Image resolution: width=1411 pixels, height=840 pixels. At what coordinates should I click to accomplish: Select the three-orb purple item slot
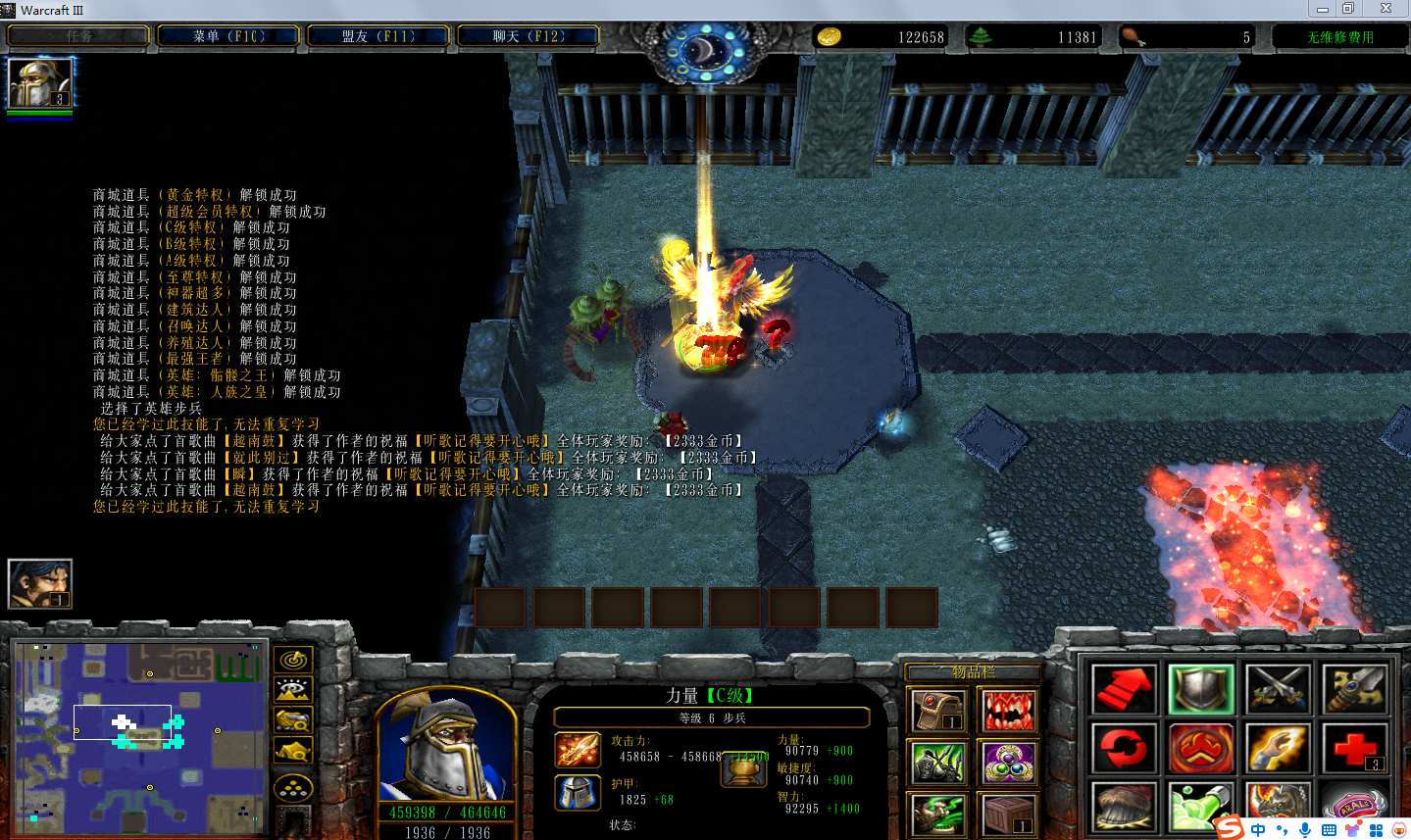click(x=1008, y=764)
